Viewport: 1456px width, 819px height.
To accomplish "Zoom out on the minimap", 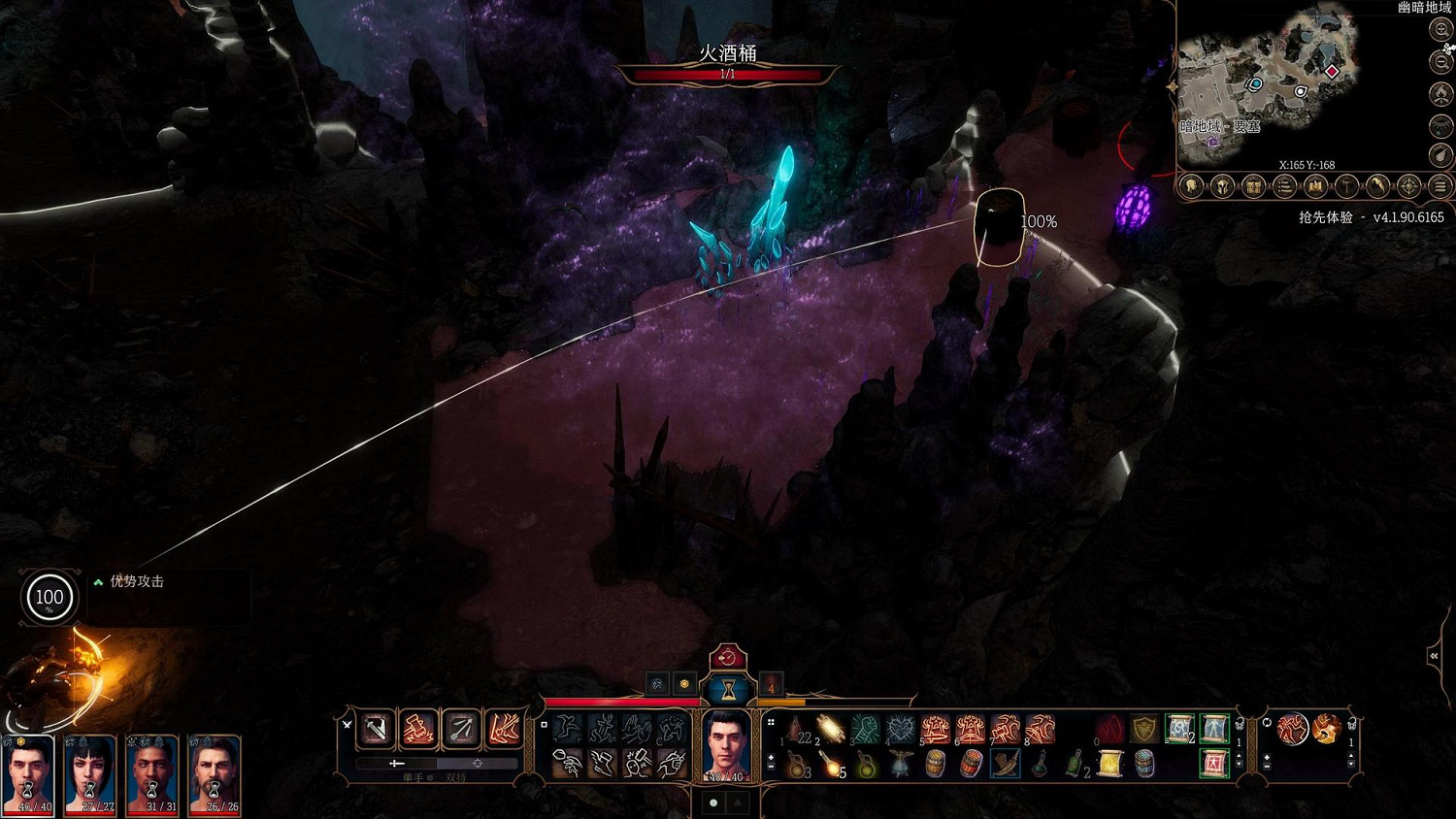I will (1441, 62).
